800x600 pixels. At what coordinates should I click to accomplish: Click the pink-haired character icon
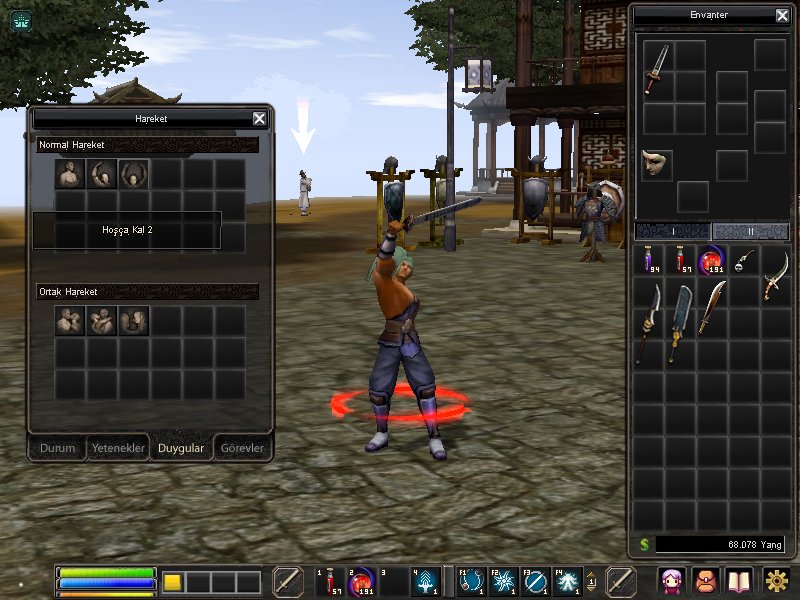click(x=670, y=580)
